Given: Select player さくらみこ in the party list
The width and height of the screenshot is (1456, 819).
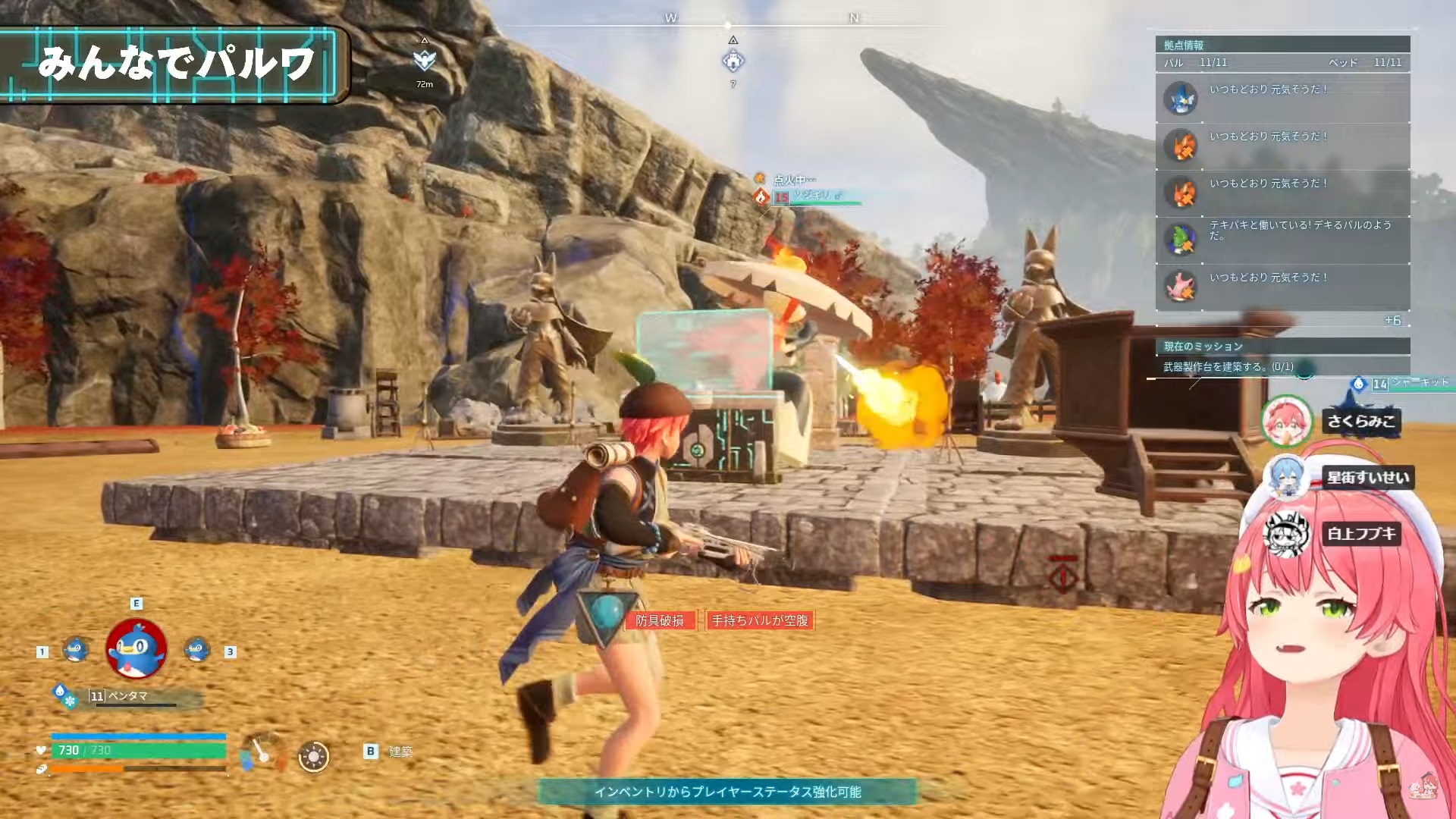Looking at the screenshot, I should 1360,422.
